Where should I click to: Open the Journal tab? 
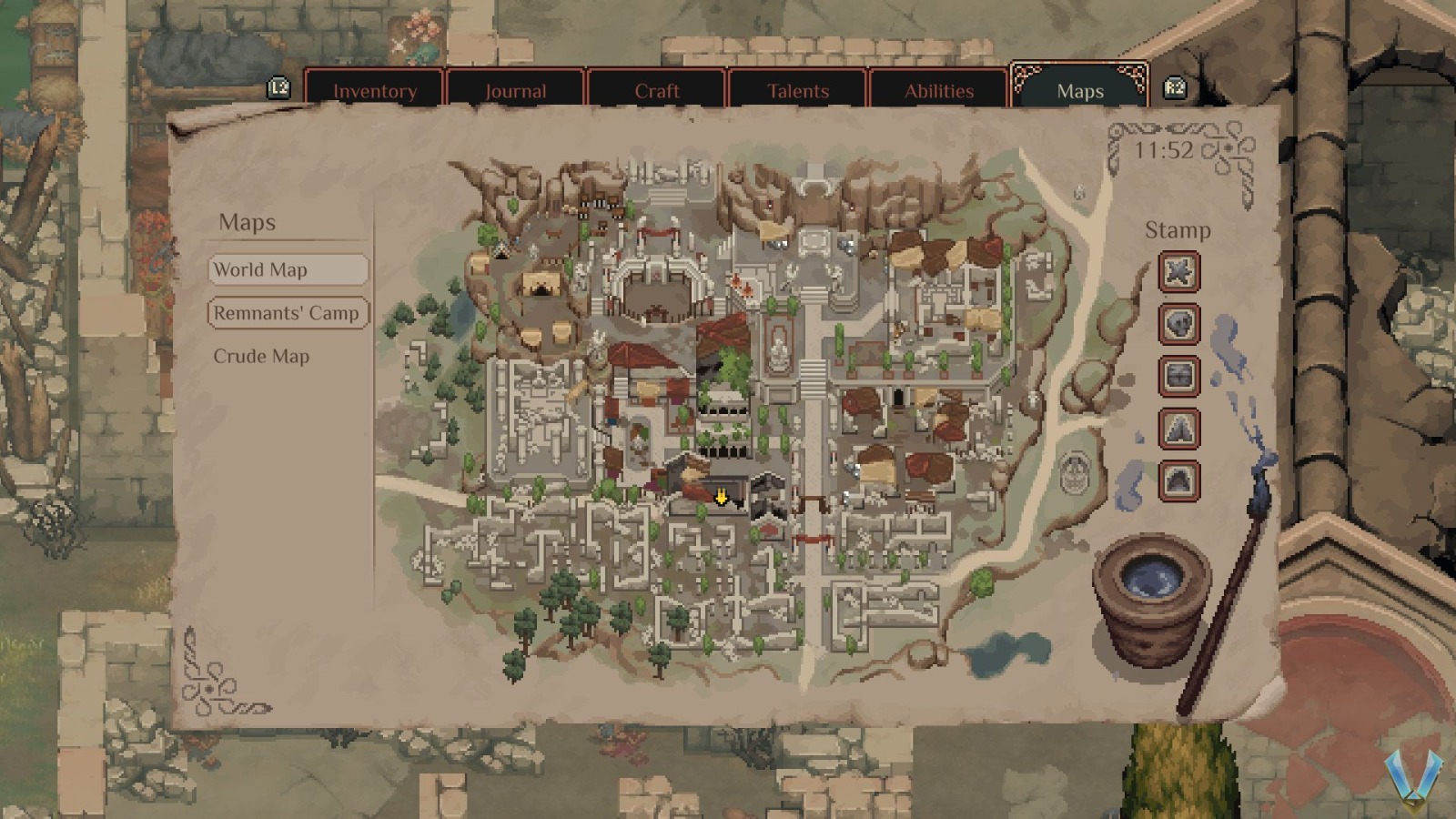pyautogui.click(x=515, y=90)
